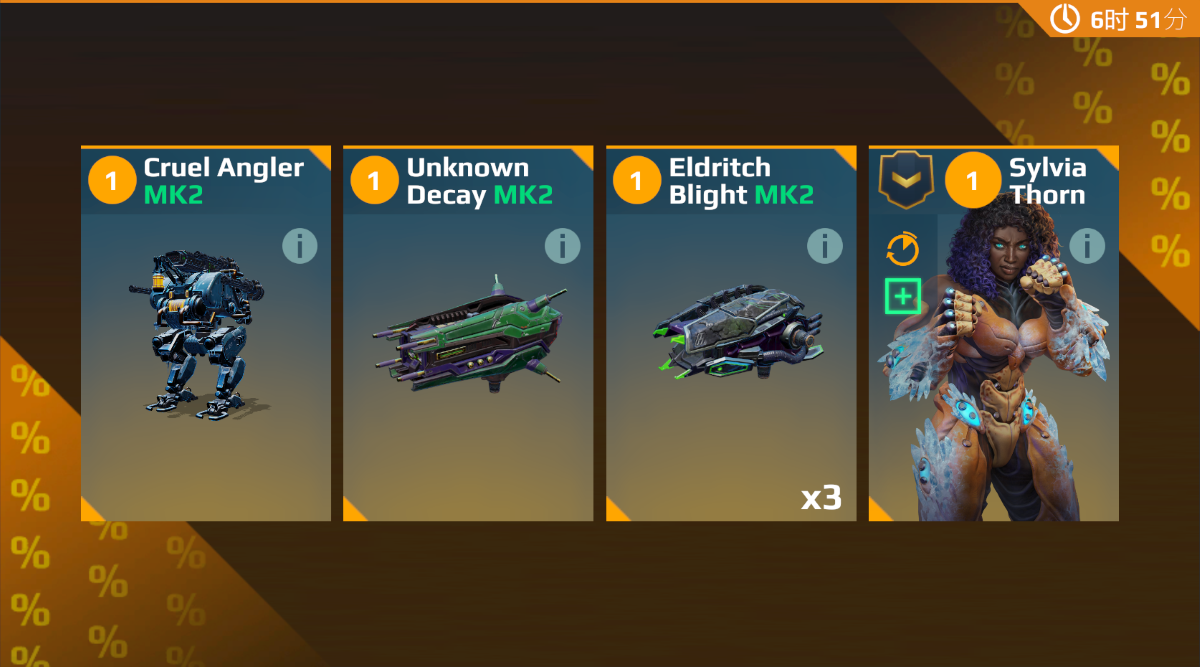Open info for Unknown Decay MK2
Image resolution: width=1200 pixels, height=667 pixels.
coord(562,246)
